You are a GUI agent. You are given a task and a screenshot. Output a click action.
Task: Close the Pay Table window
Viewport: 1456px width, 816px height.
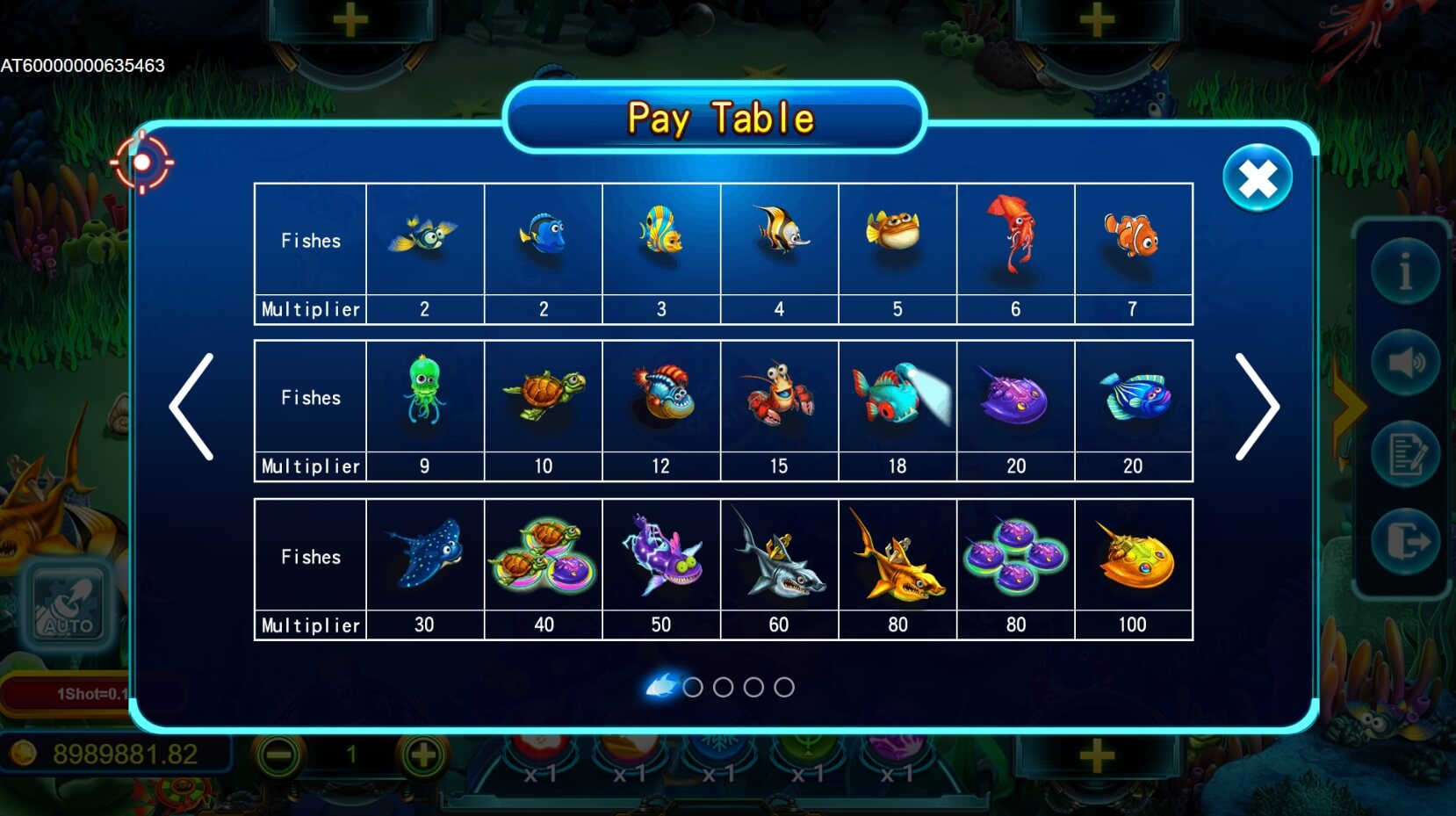coord(1257,178)
